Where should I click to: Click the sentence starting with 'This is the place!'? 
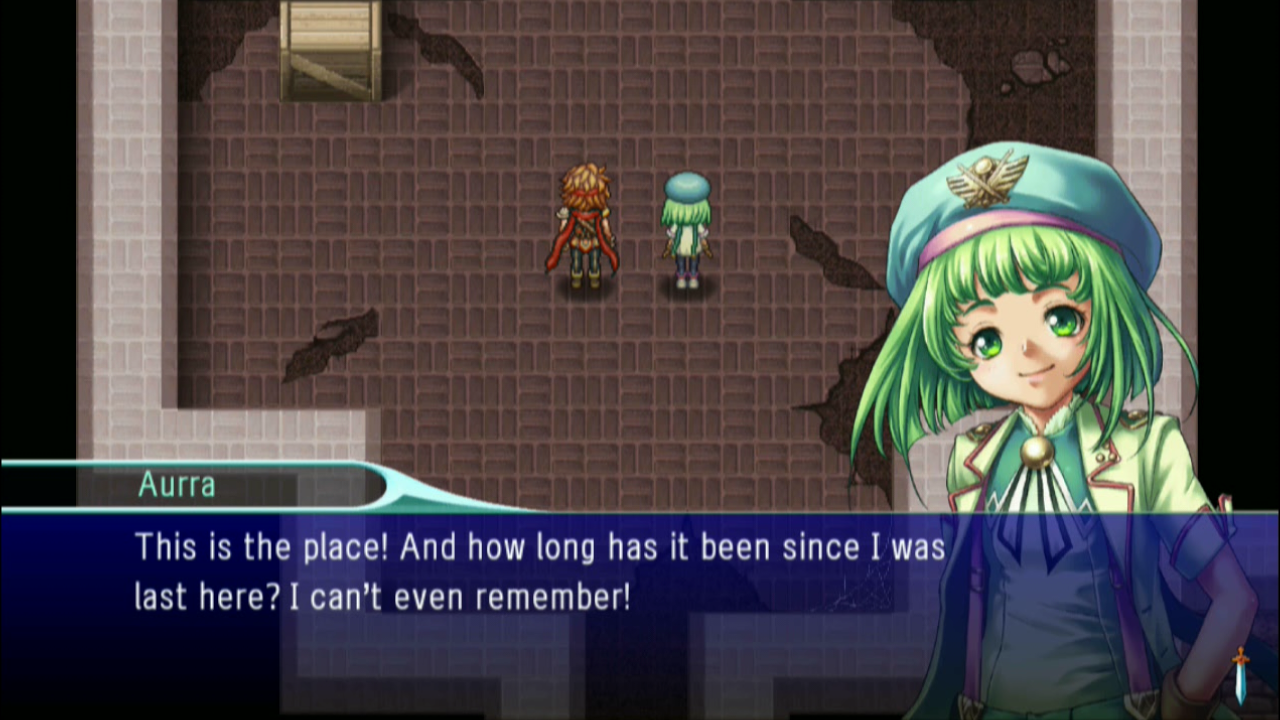[x=540, y=547]
